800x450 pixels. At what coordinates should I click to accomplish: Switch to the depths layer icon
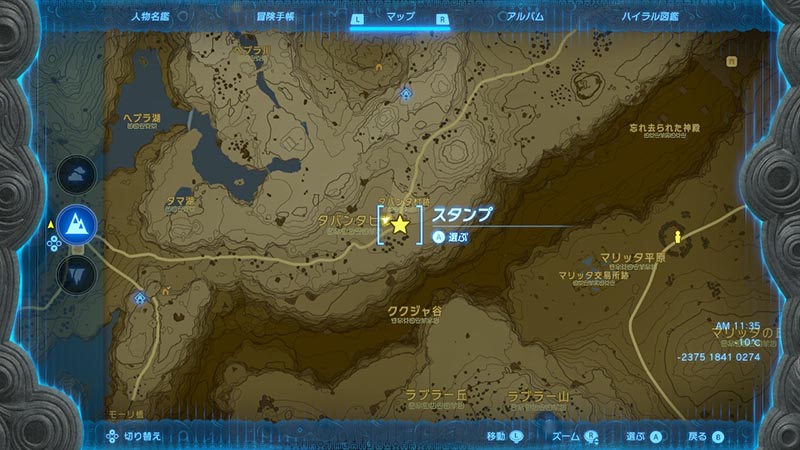click(77, 272)
